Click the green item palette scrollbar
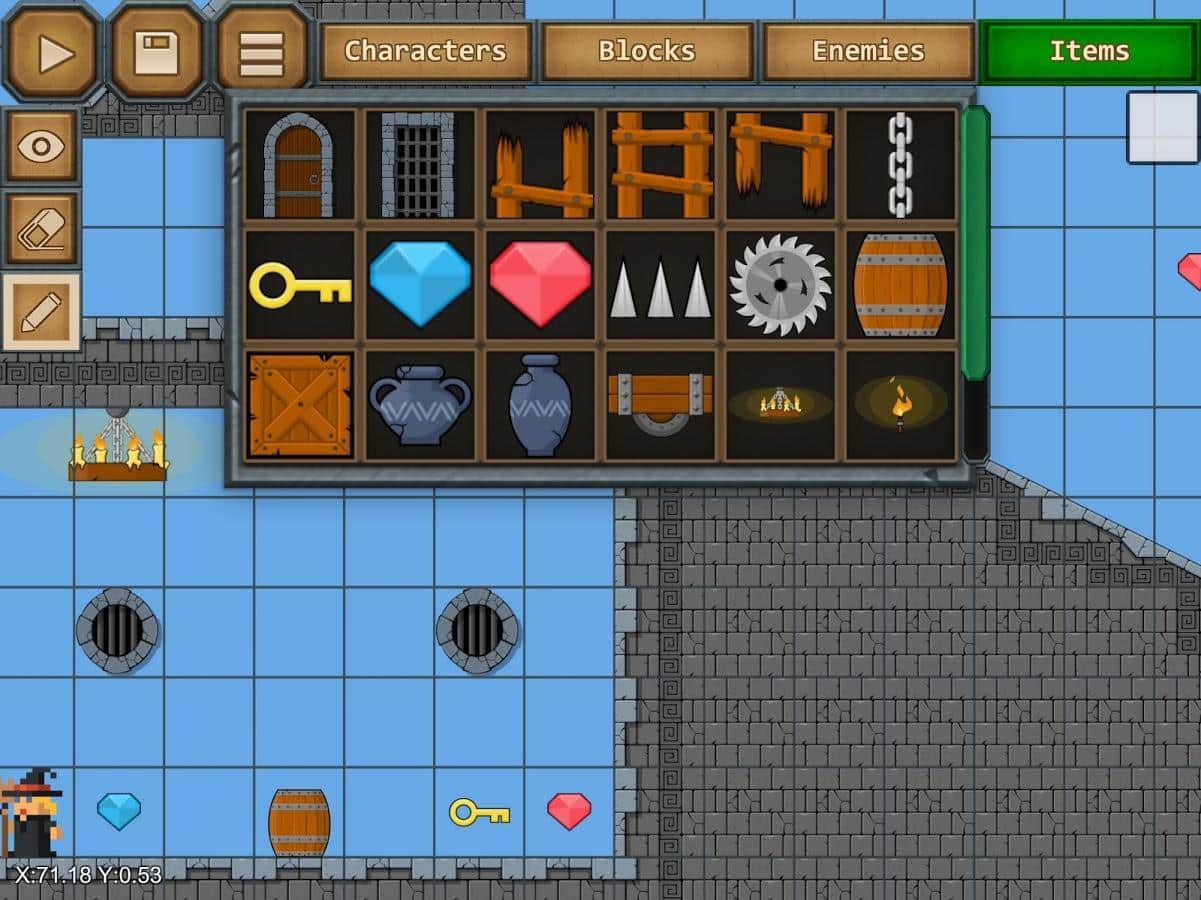The height and width of the screenshot is (900, 1201). click(975, 242)
